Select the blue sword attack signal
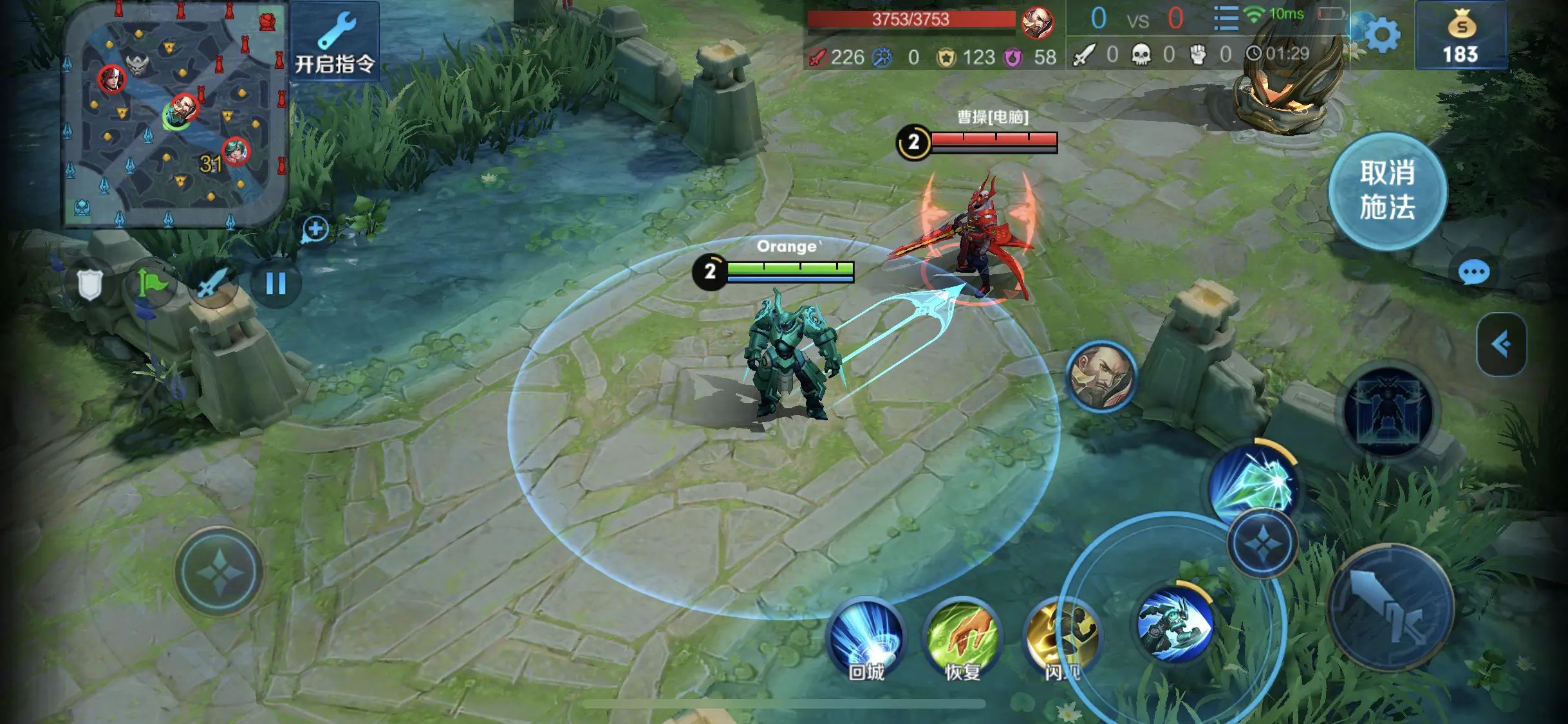The width and height of the screenshot is (1568, 724). [x=212, y=284]
